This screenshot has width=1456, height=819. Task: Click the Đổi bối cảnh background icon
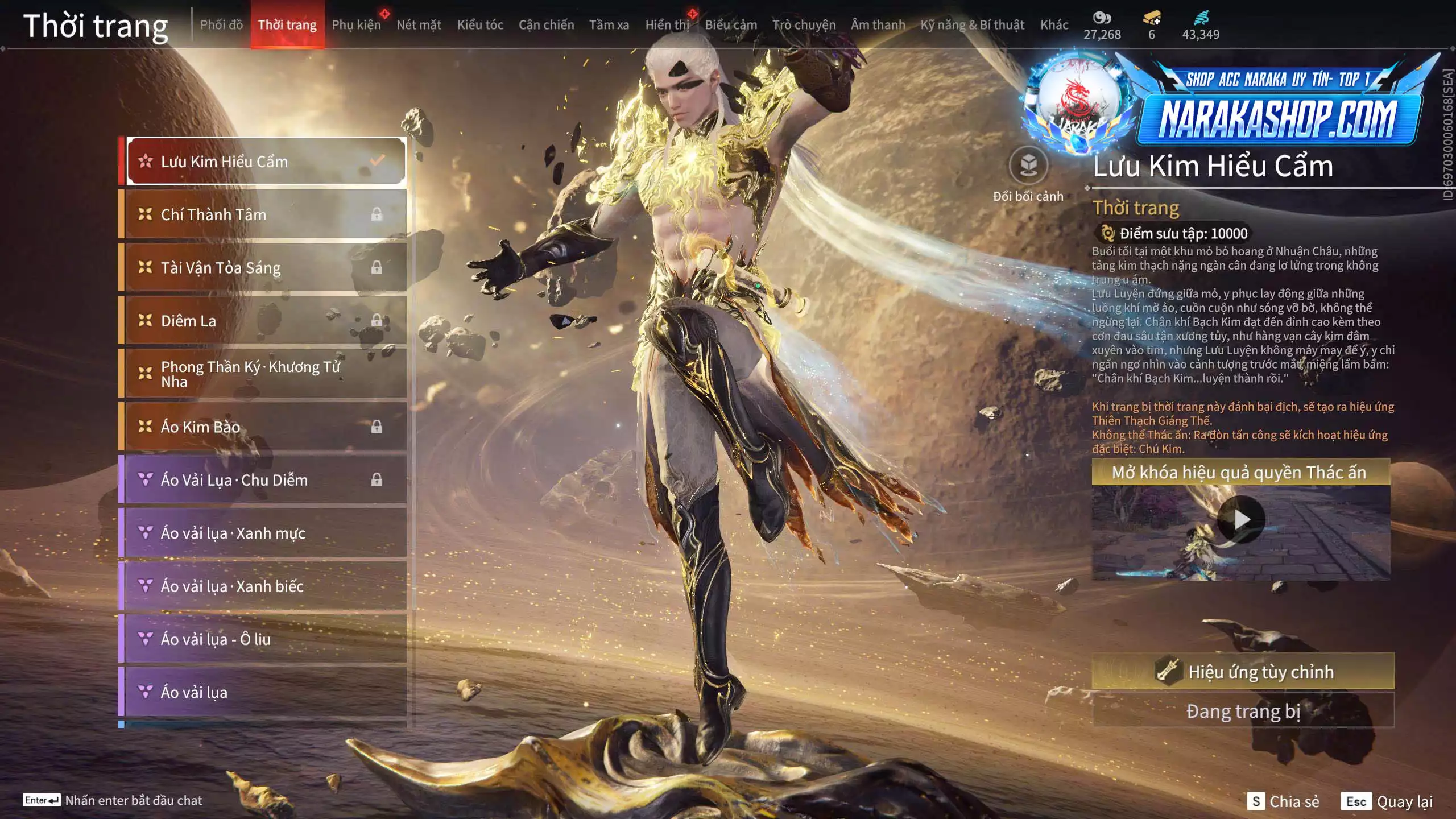click(1028, 166)
